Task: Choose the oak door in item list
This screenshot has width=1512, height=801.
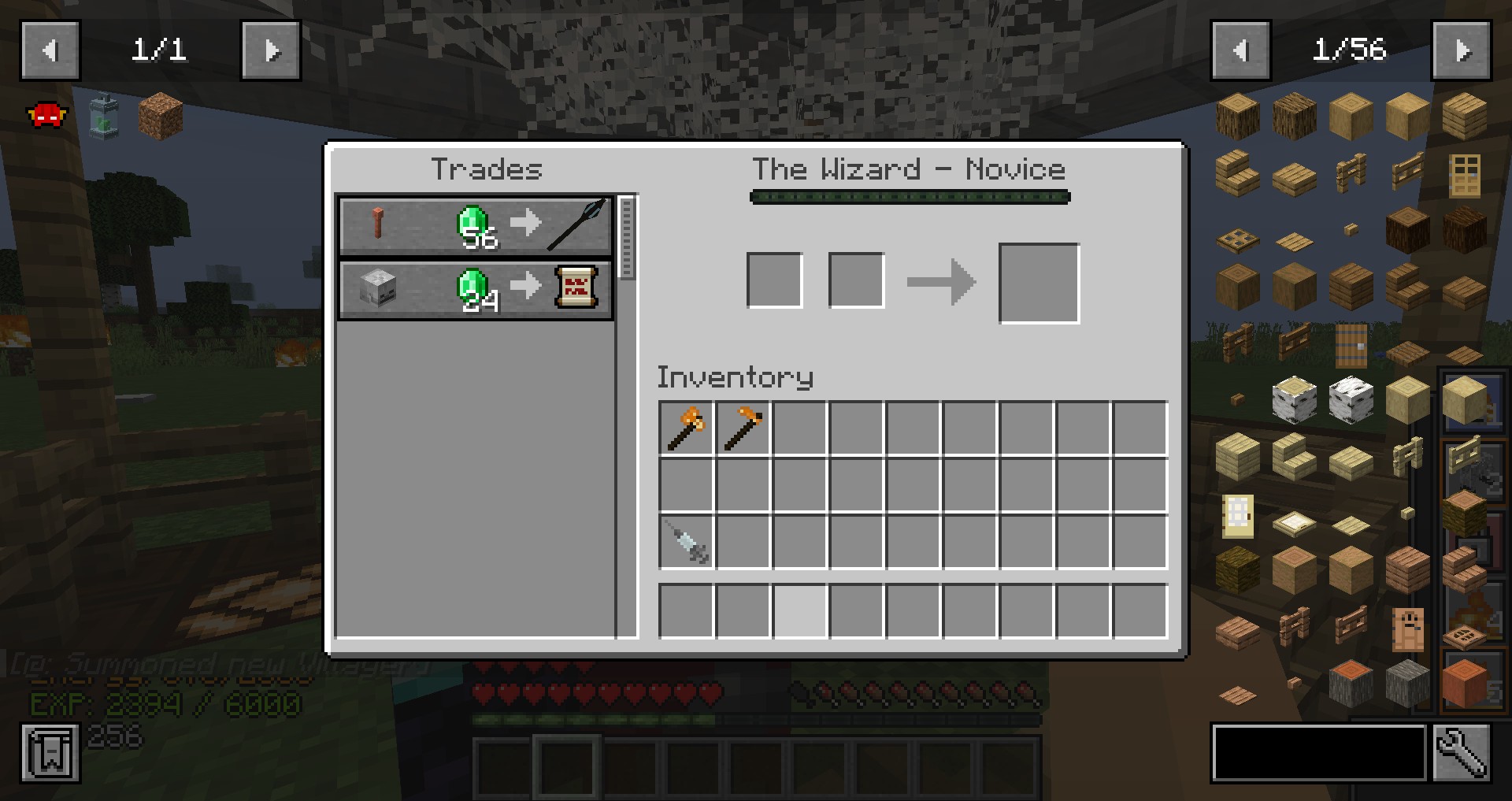Action: (1464, 173)
